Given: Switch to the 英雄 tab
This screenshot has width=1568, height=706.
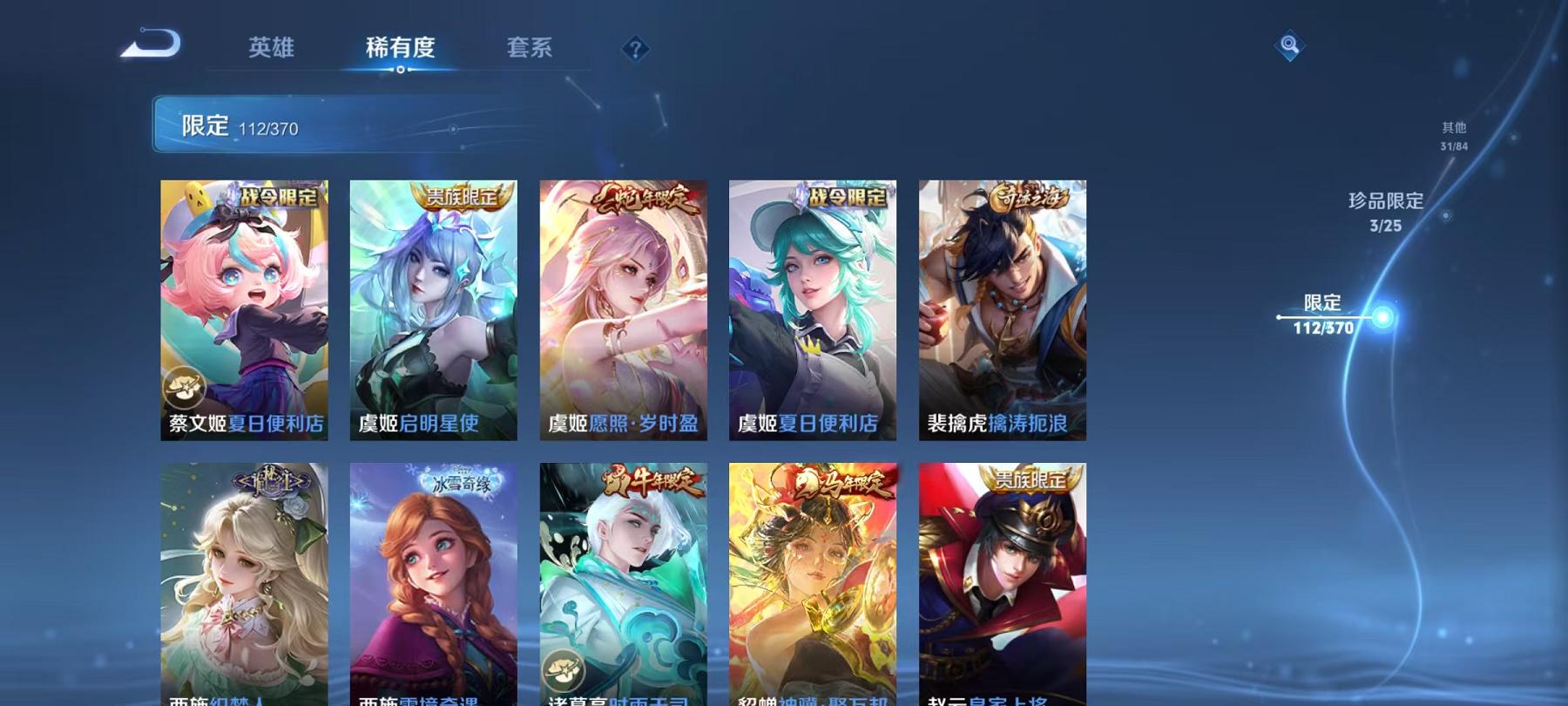Looking at the screenshot, I should click(x=270, y=50).
